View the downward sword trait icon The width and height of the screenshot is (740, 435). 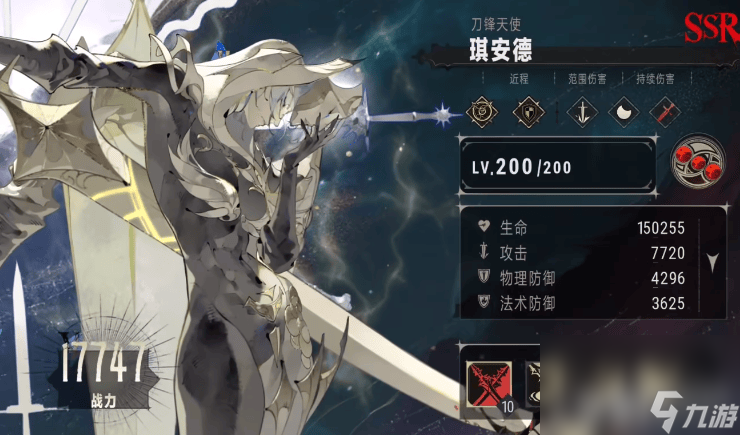[x=579, y=111]
